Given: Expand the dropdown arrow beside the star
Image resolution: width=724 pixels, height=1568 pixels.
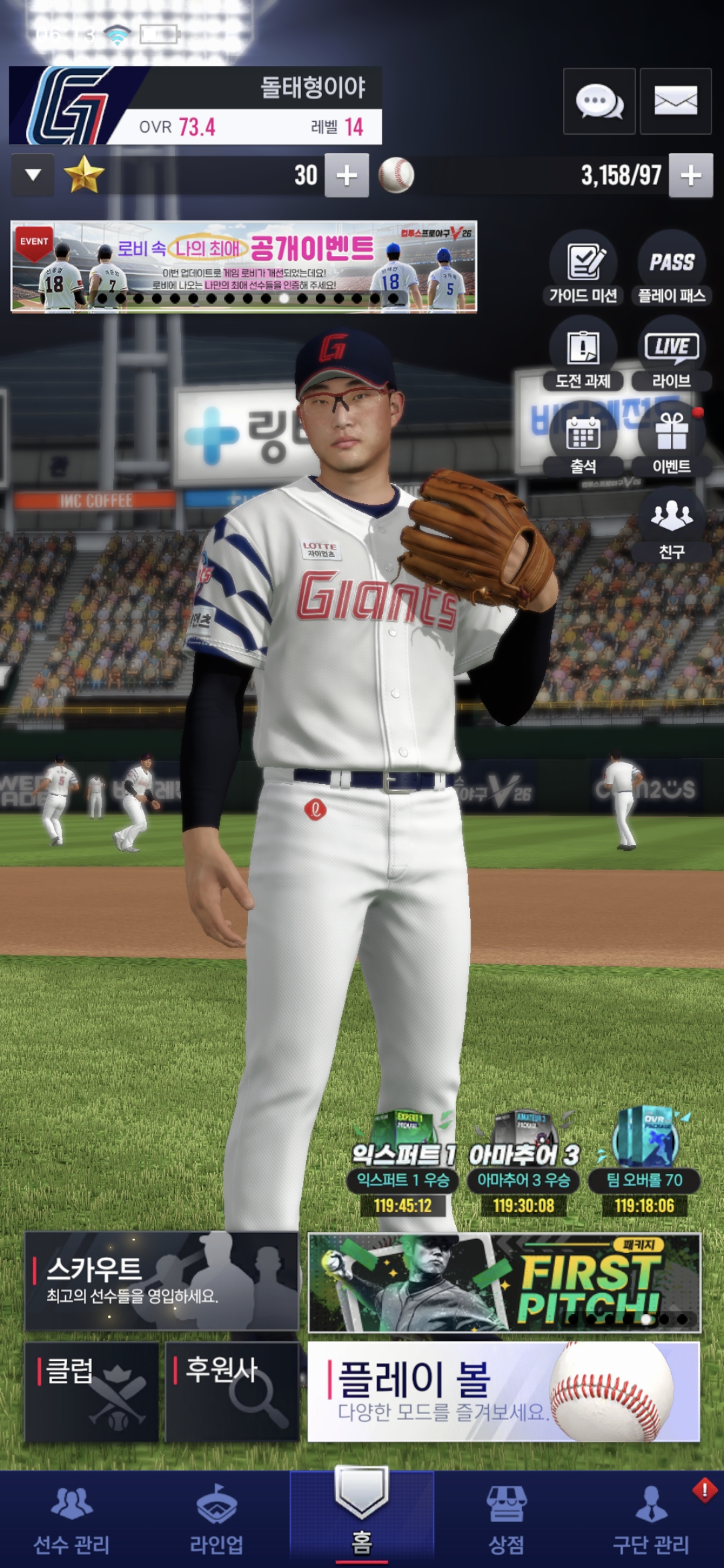Looking at the screenshot, I should 33,176.
